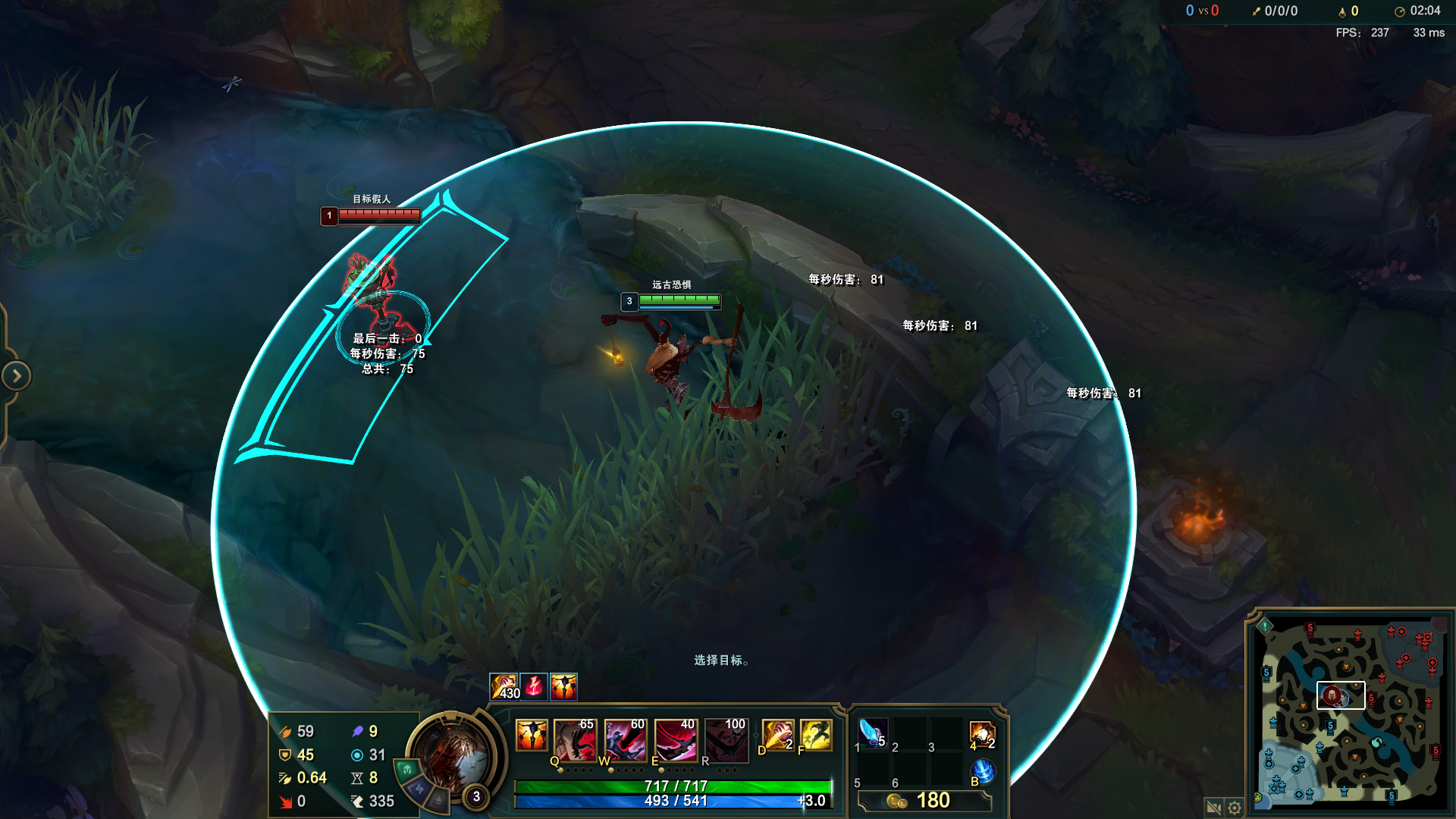Screen dimensions: 1456x819
Task: Click the Fiddlesticks champion portrait
Action: pyautogui.click(x=454, y=755)
